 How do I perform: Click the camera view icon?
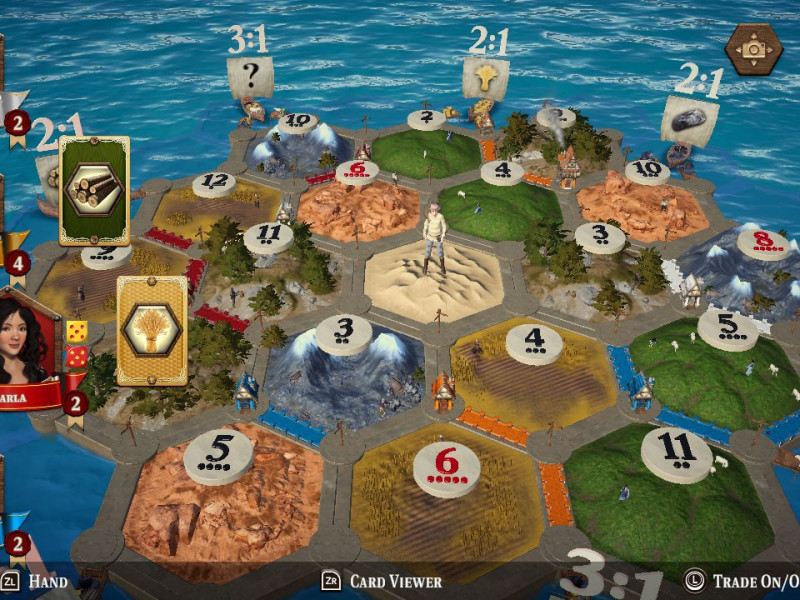753,49
